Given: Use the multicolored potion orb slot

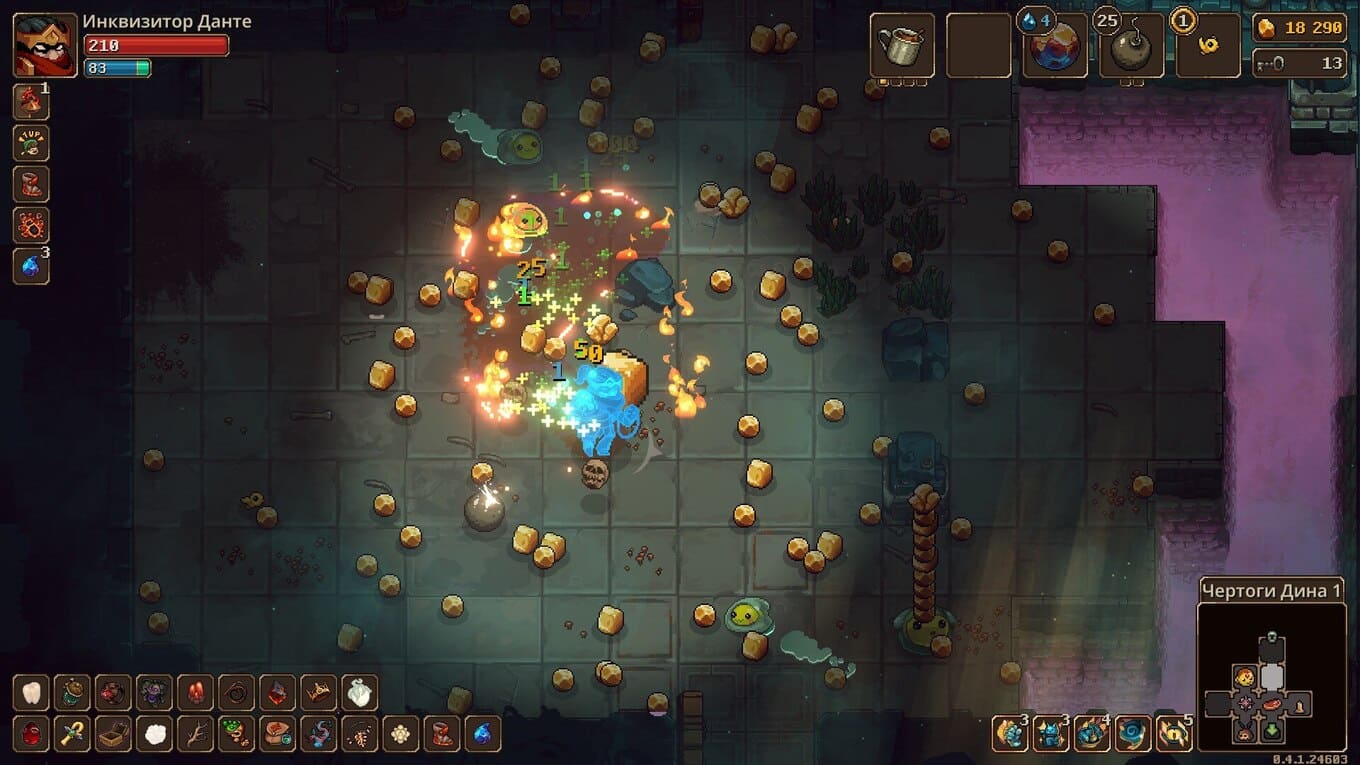Looking at the screenshot, I should [1055, 47].
